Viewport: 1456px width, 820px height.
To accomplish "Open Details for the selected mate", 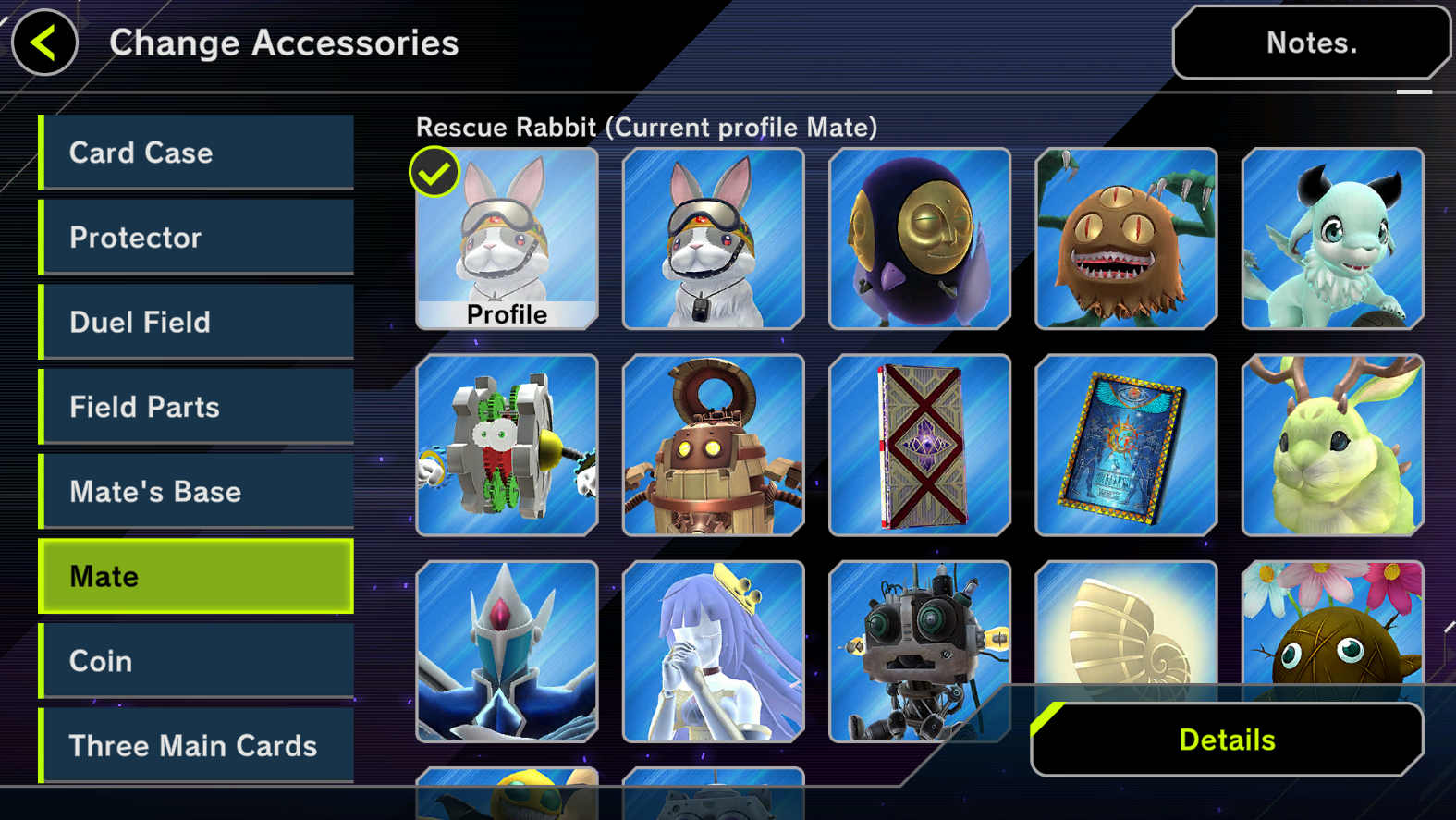I will [1227, 740].
